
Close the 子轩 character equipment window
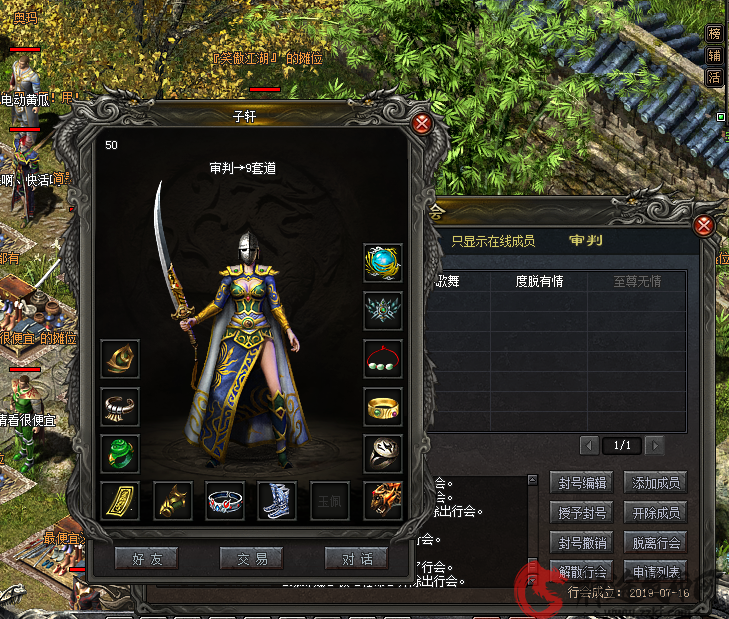coord(422,124)
